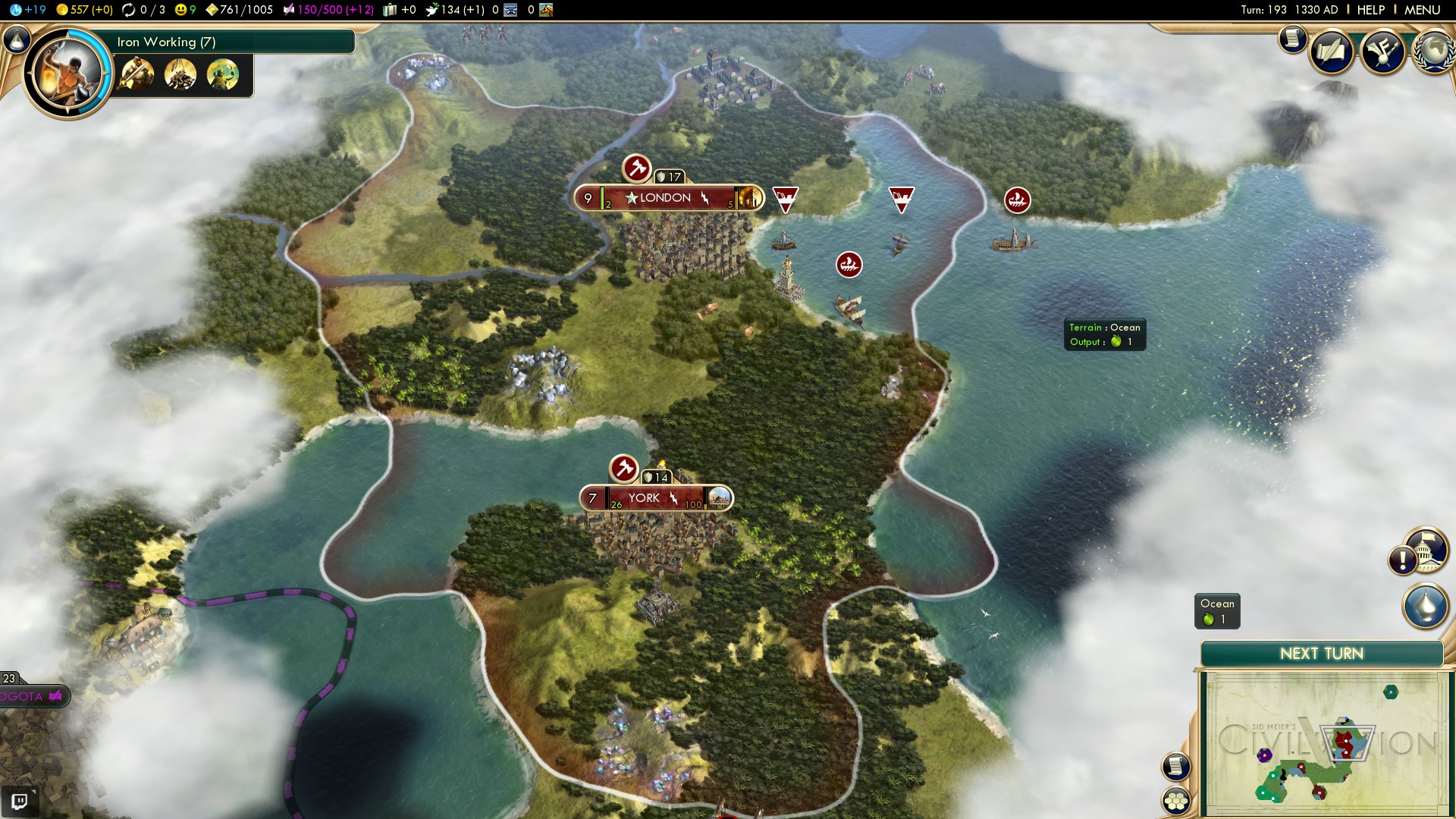Toggle the hex grid map option
1456x819 pixels.
pos(1176,801)
